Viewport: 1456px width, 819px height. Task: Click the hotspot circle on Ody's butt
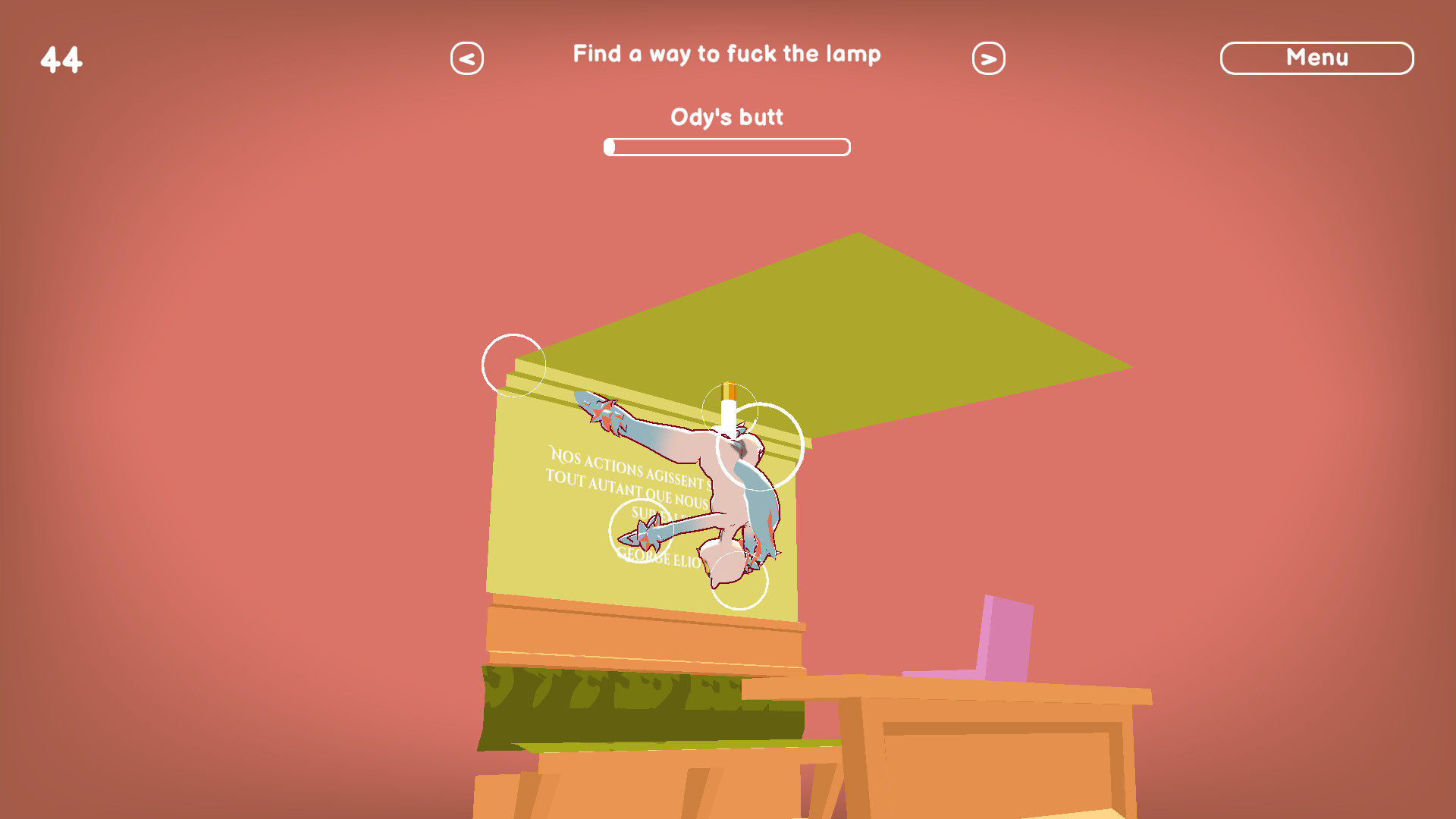pos(737,579)
